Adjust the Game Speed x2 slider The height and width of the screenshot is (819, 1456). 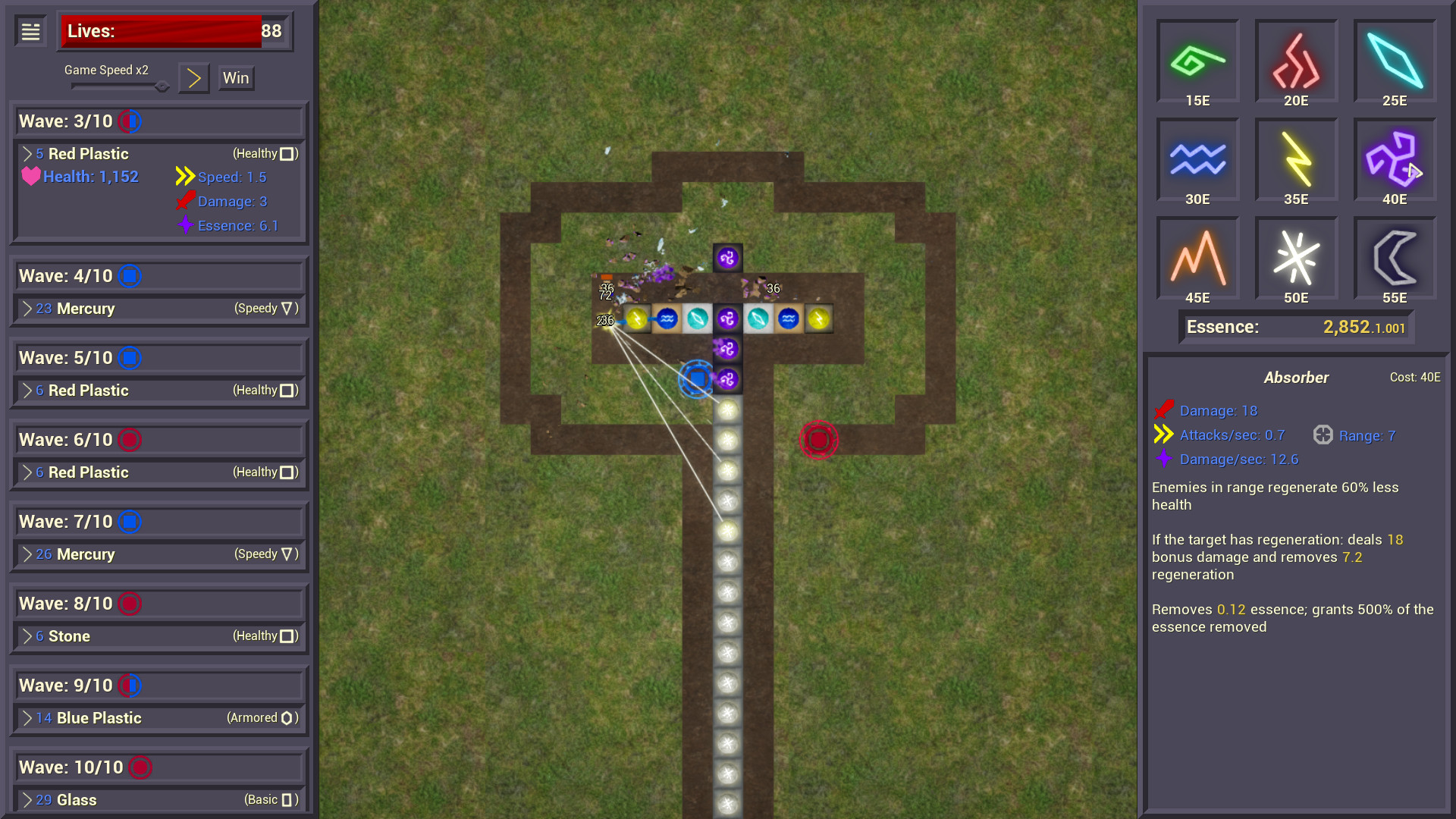point(162,86)
